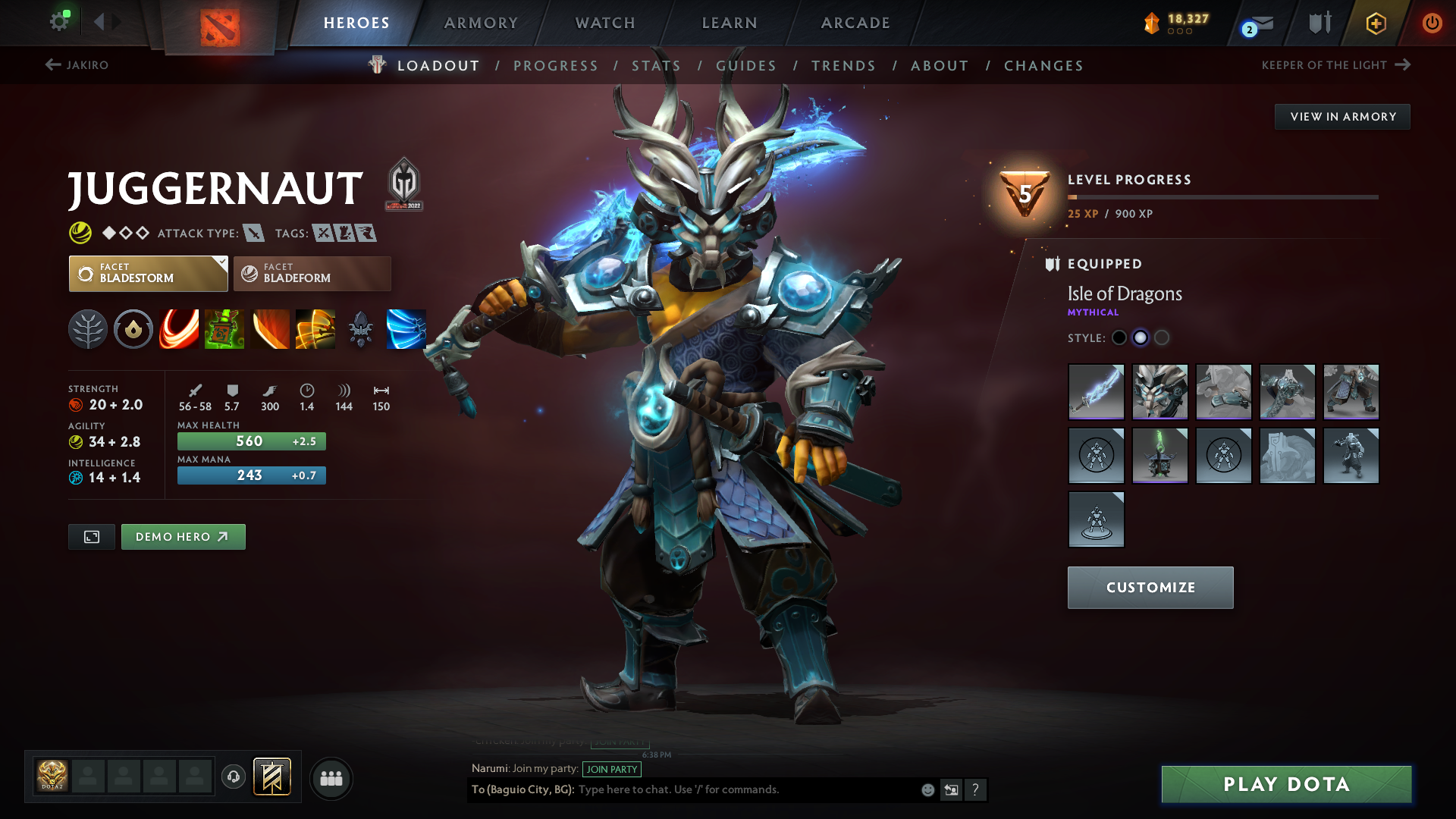Select the Blade Fury ability icon
Viewport: 1456px width, 819px height.
pyautogui.click(x=179, y=329)
